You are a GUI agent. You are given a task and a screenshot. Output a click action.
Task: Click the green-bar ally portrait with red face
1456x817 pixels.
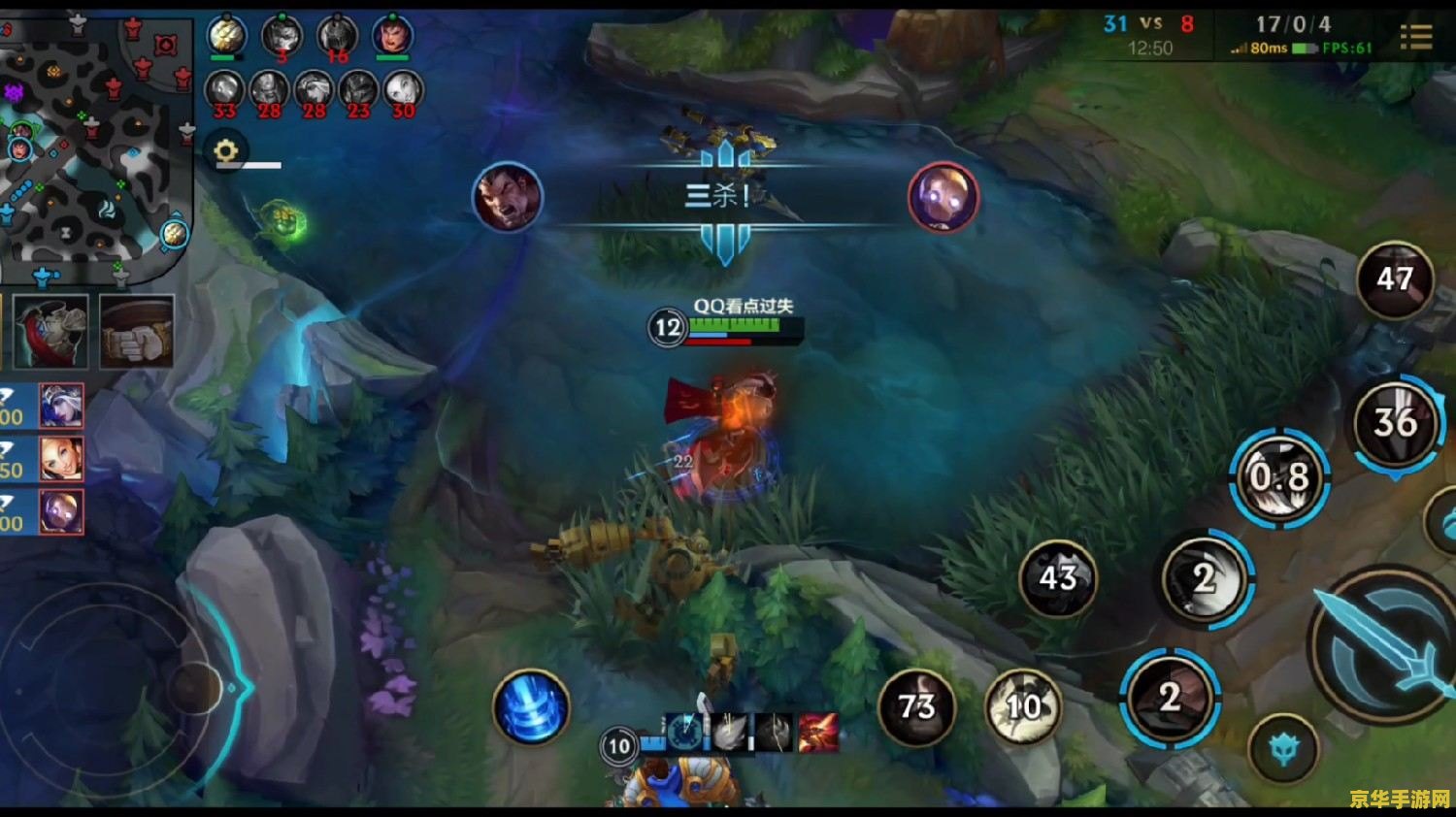tap(392, 37)
